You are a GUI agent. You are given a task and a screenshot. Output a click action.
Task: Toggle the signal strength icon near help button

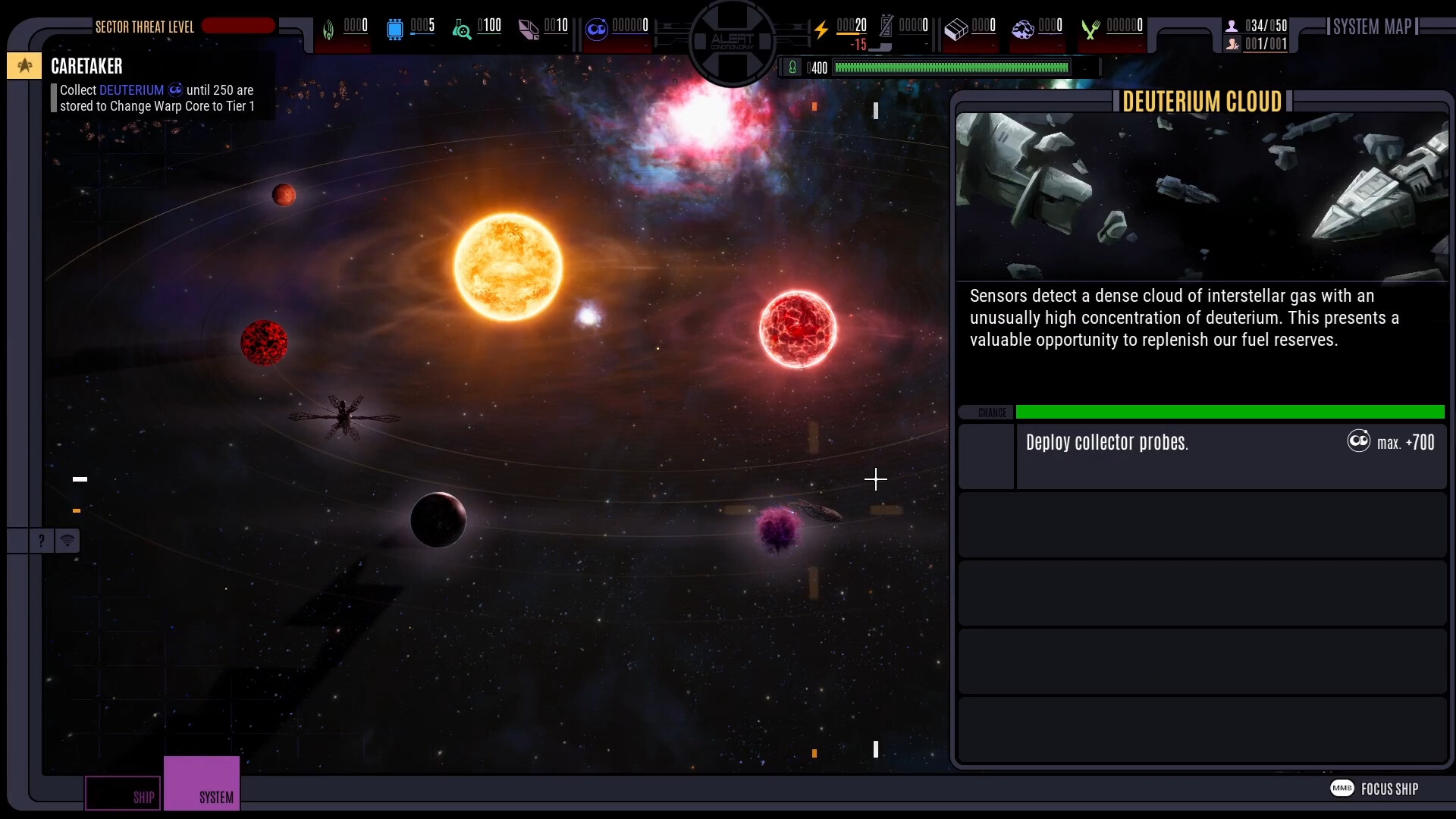[68, 541]
